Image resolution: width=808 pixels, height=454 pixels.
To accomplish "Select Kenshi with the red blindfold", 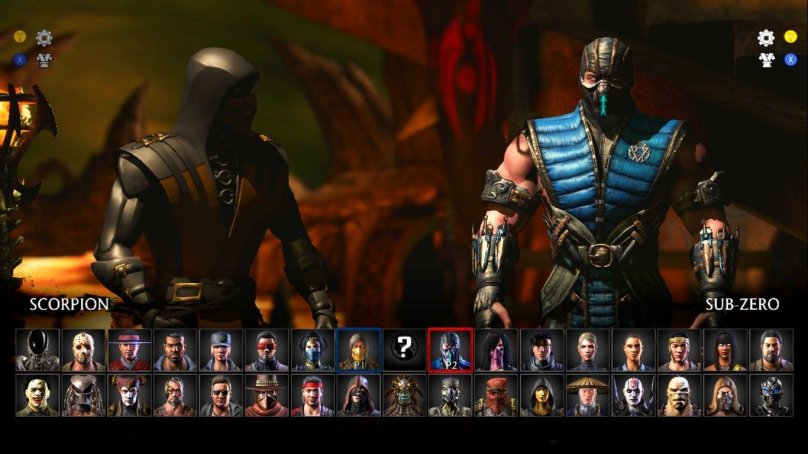I will pos(267,351).
